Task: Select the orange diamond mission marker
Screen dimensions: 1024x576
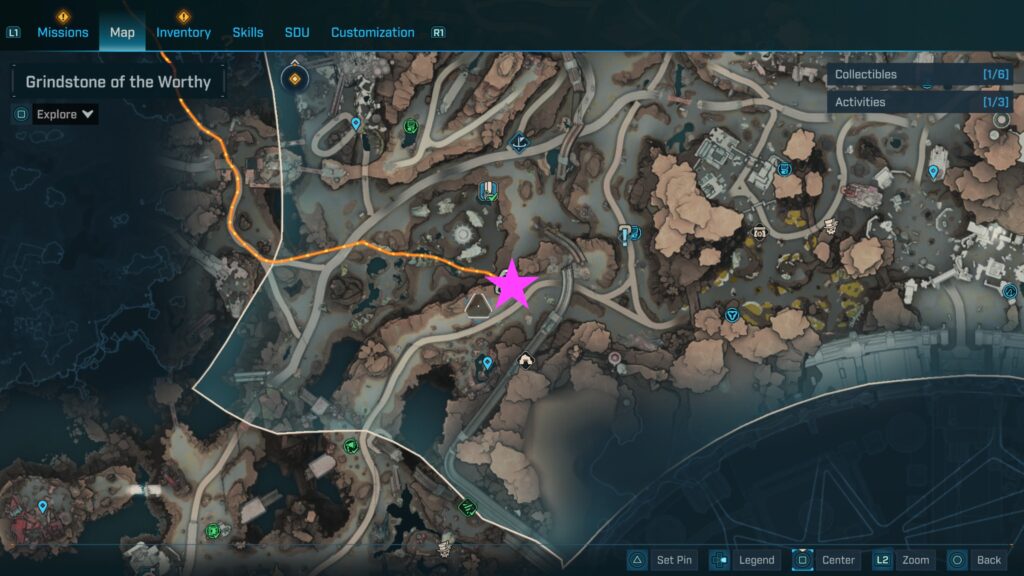Action: pos(295,78)
